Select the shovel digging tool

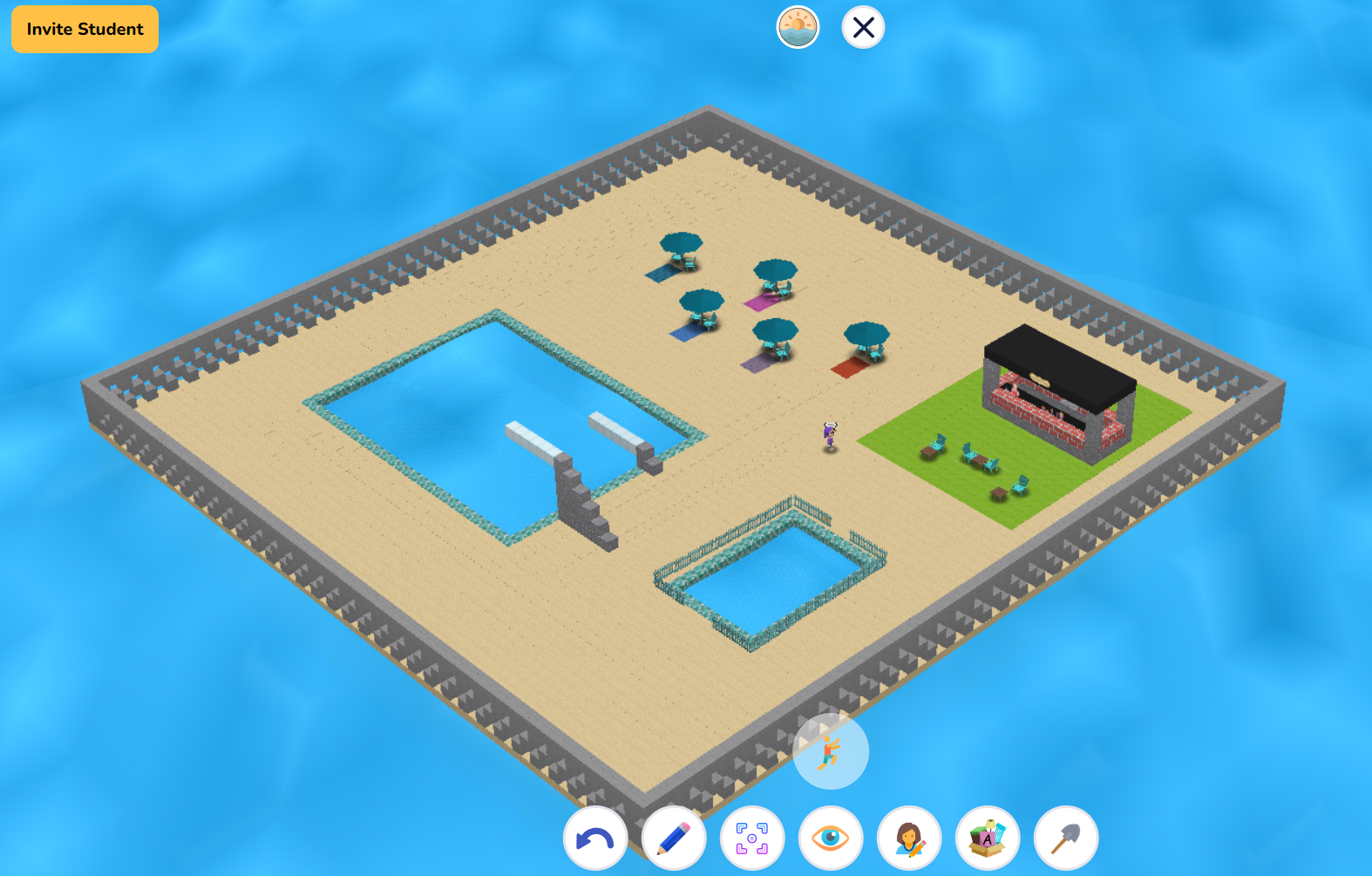click(1066, 838)
